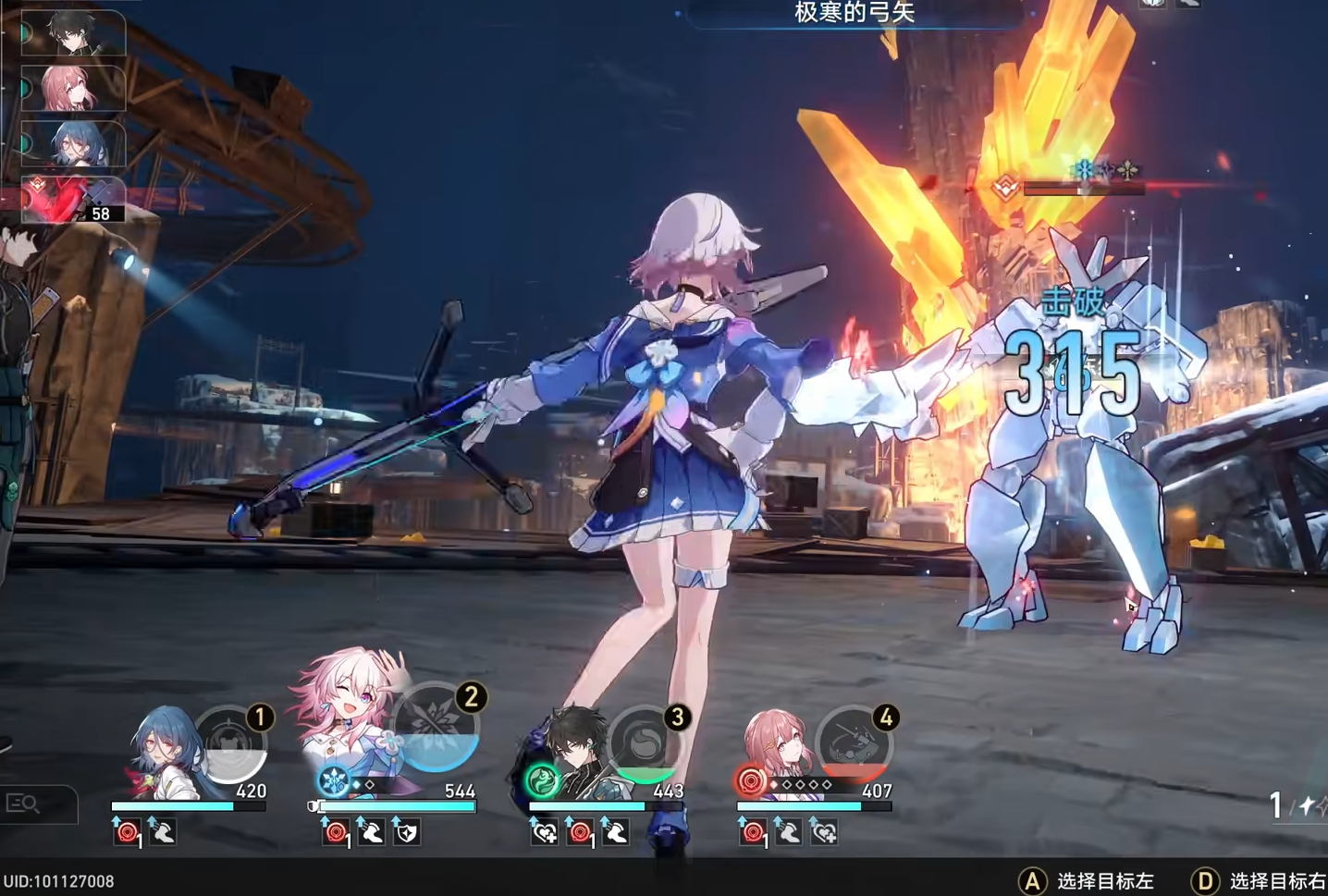
Task: Click the ice weakness icon above the enemy
Action: click(x=1084, y=168)
